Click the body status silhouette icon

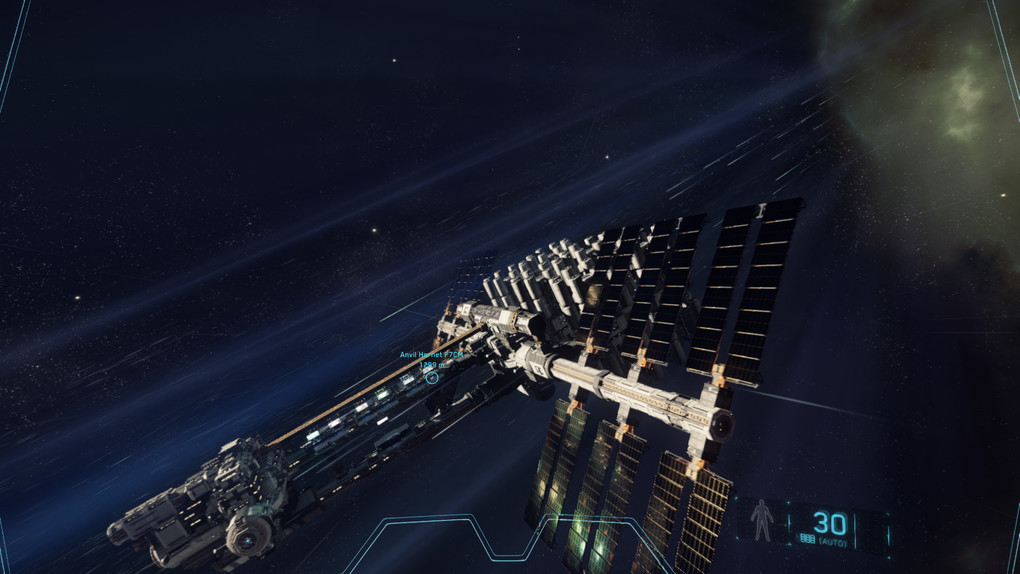pyautogui.click(x=762, y=520)
